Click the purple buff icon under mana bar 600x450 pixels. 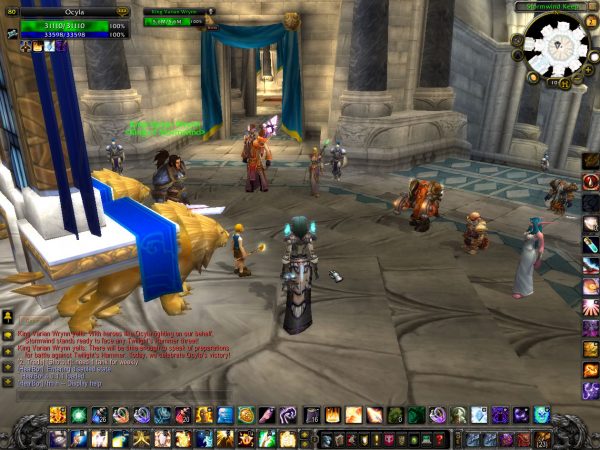pos(61,45)
